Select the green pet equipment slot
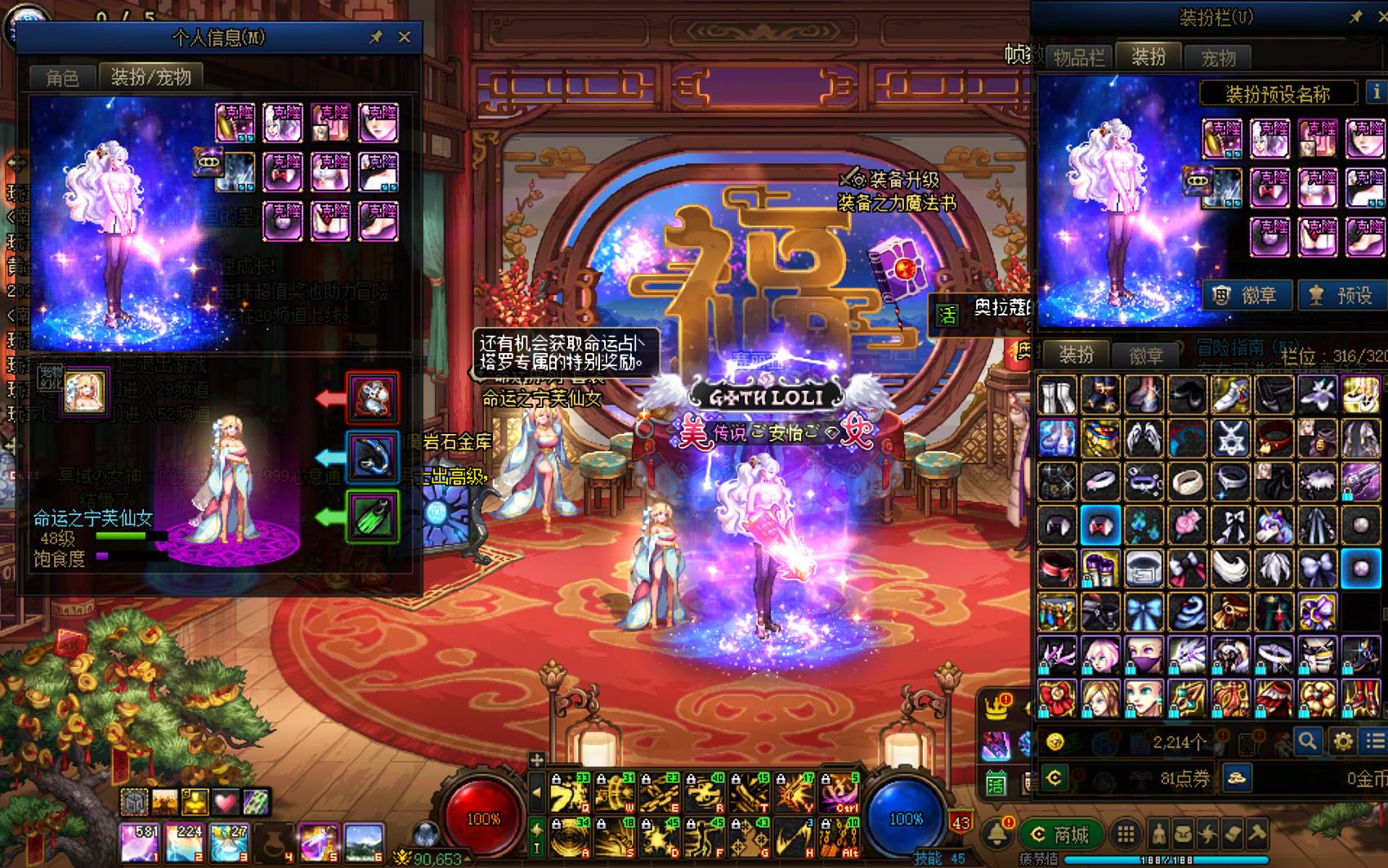 [x=373, y=516]
